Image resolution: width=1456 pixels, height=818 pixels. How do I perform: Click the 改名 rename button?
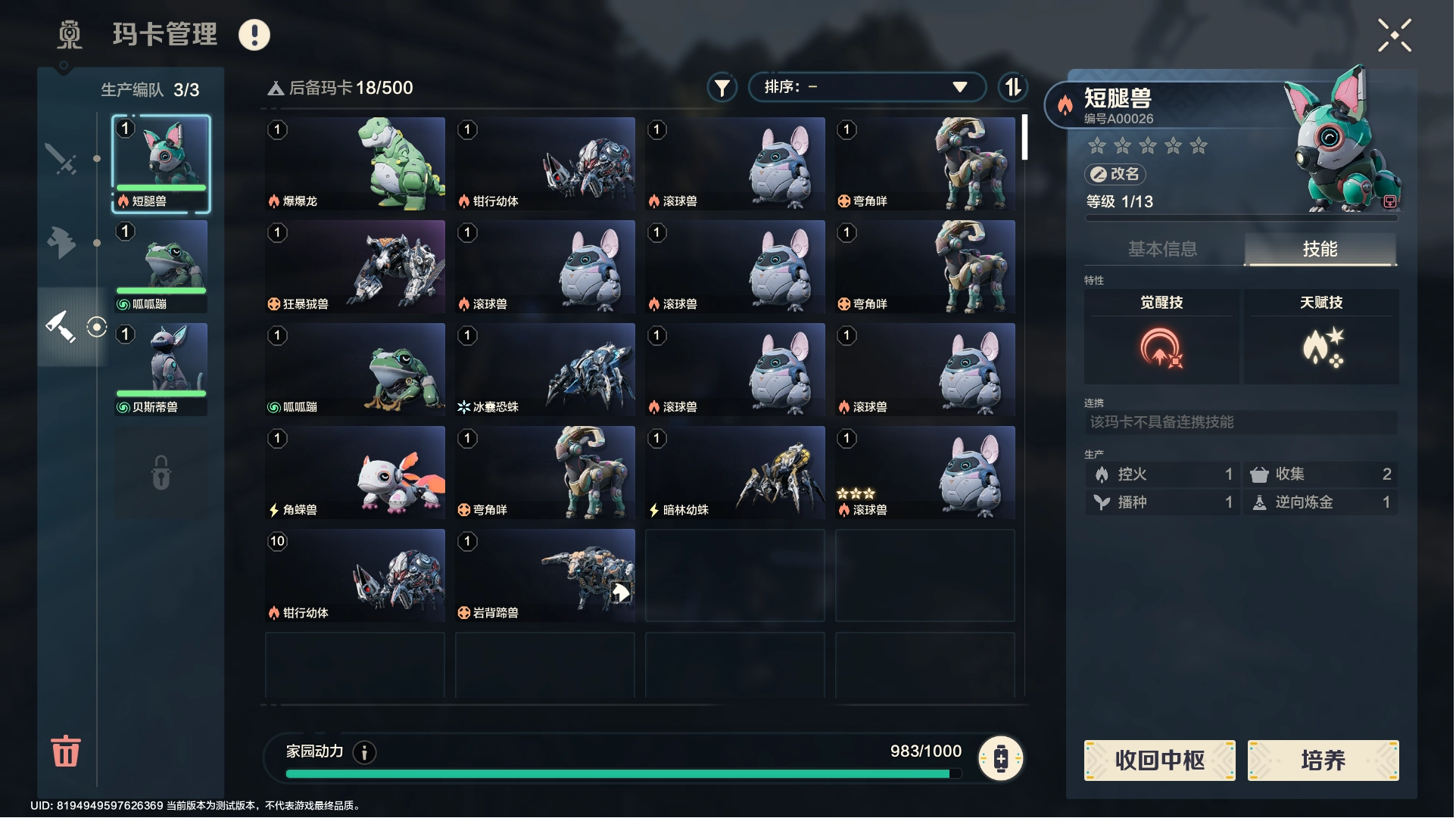1115,174
